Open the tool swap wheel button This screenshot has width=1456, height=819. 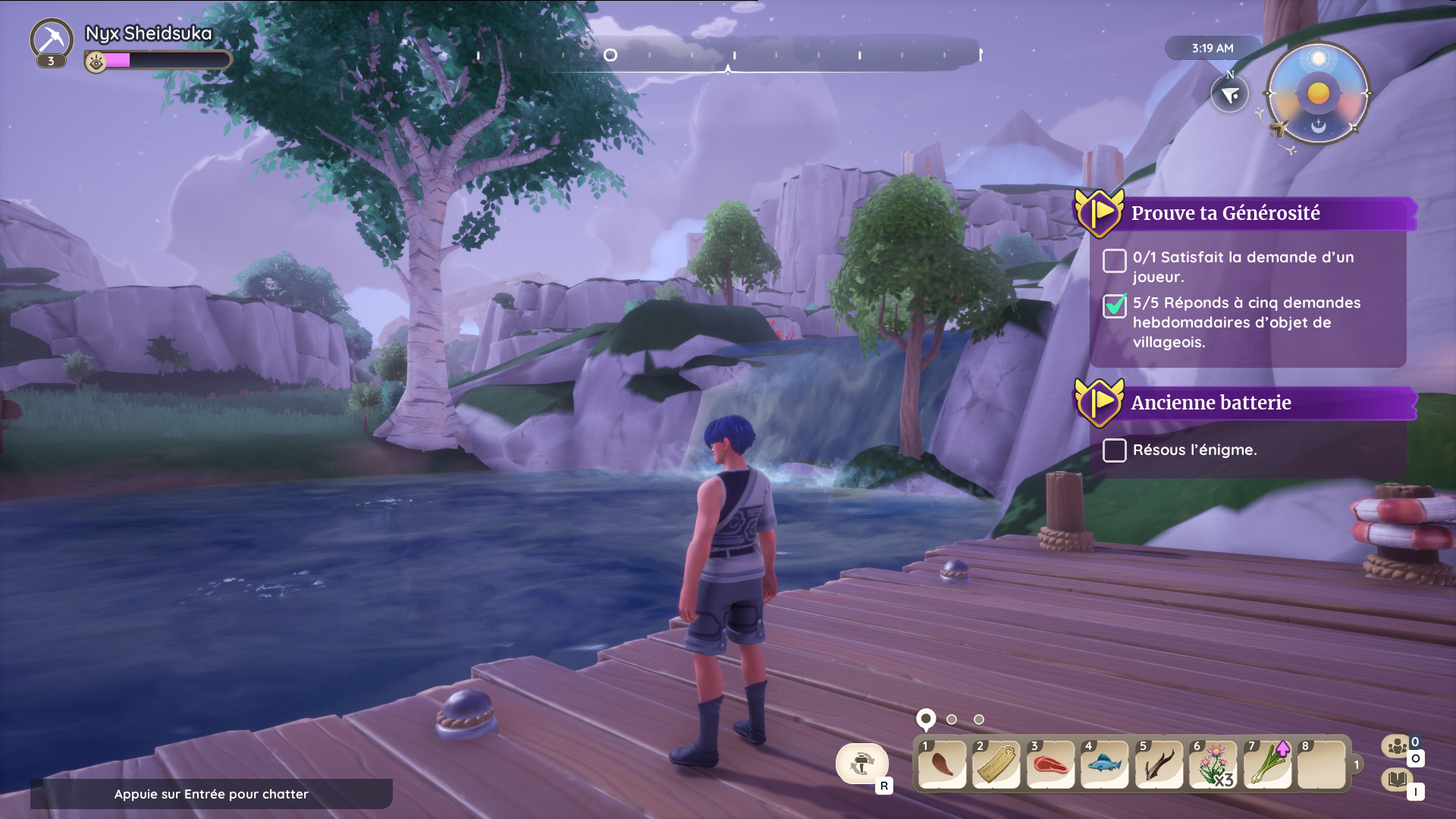coord(862,763)
